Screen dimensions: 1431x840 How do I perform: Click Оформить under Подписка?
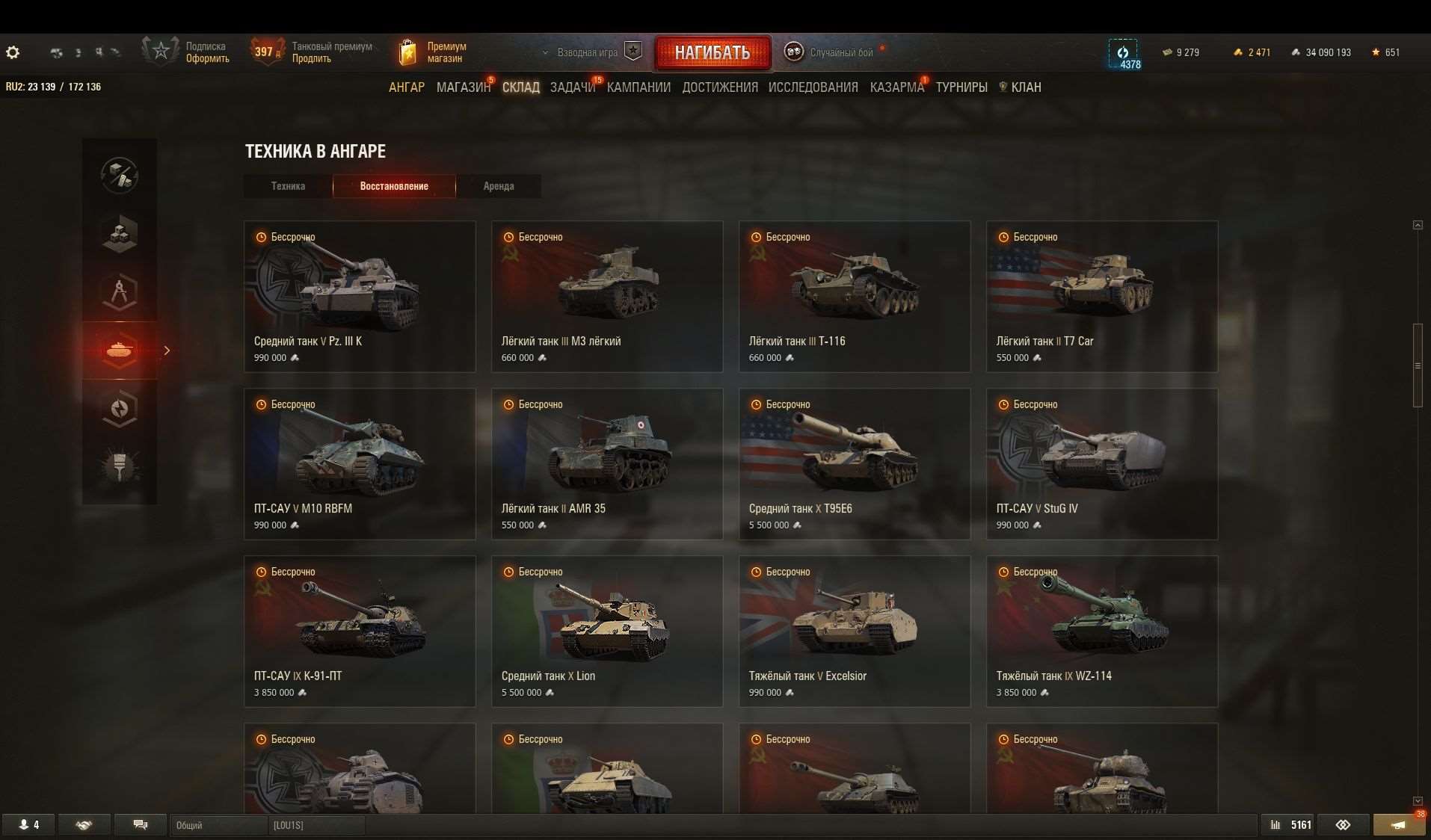207,57
